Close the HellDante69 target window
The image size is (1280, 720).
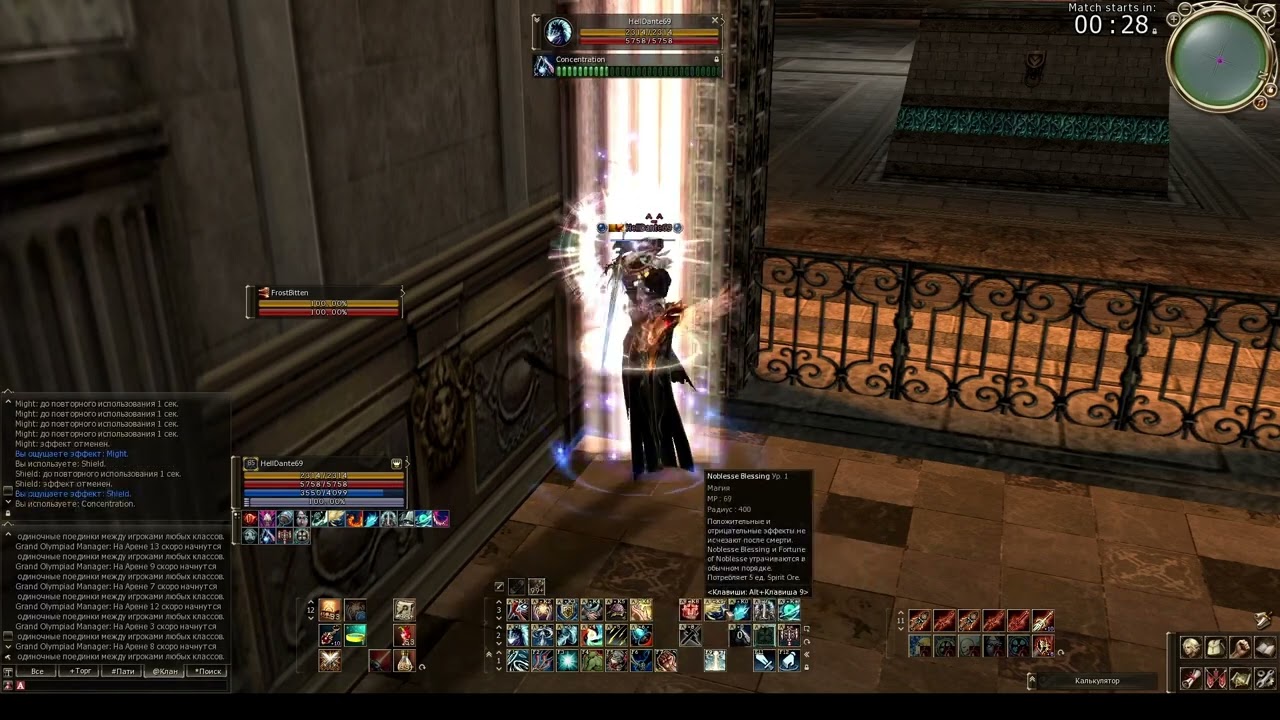[x=715, y=20]
